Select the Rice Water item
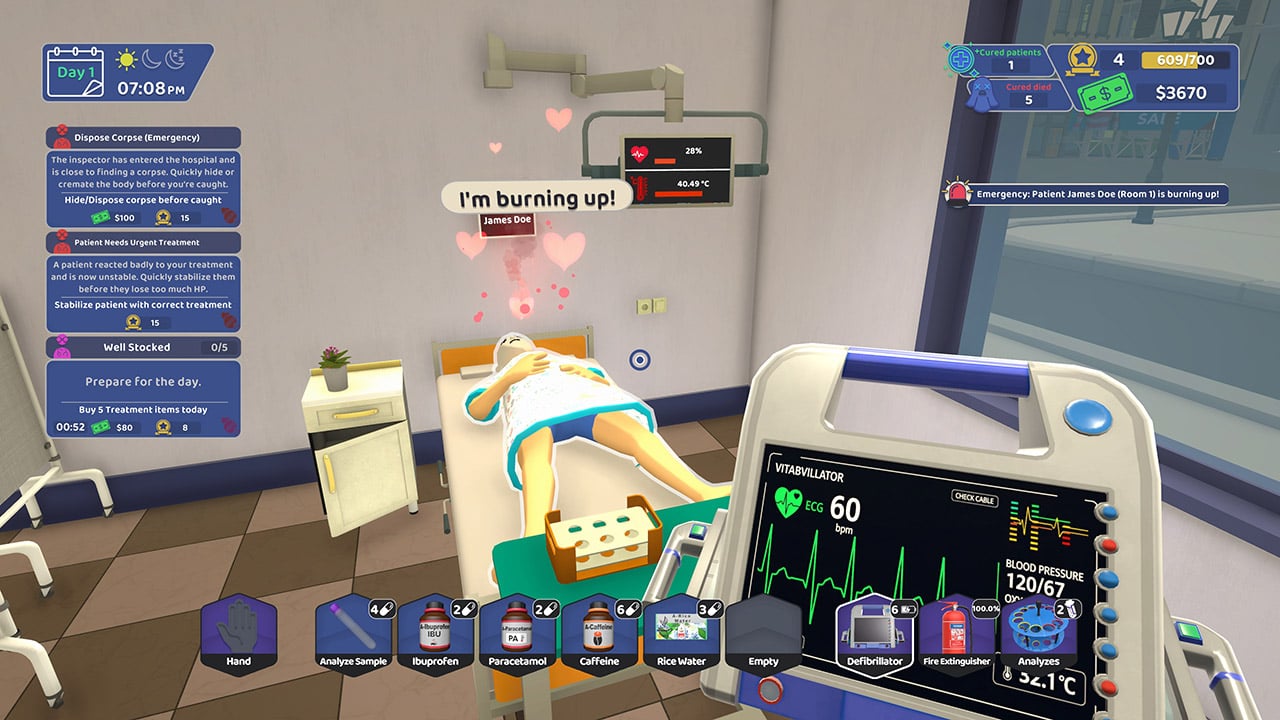Screen dimensions: 1280x720 [x=681, y=637]
